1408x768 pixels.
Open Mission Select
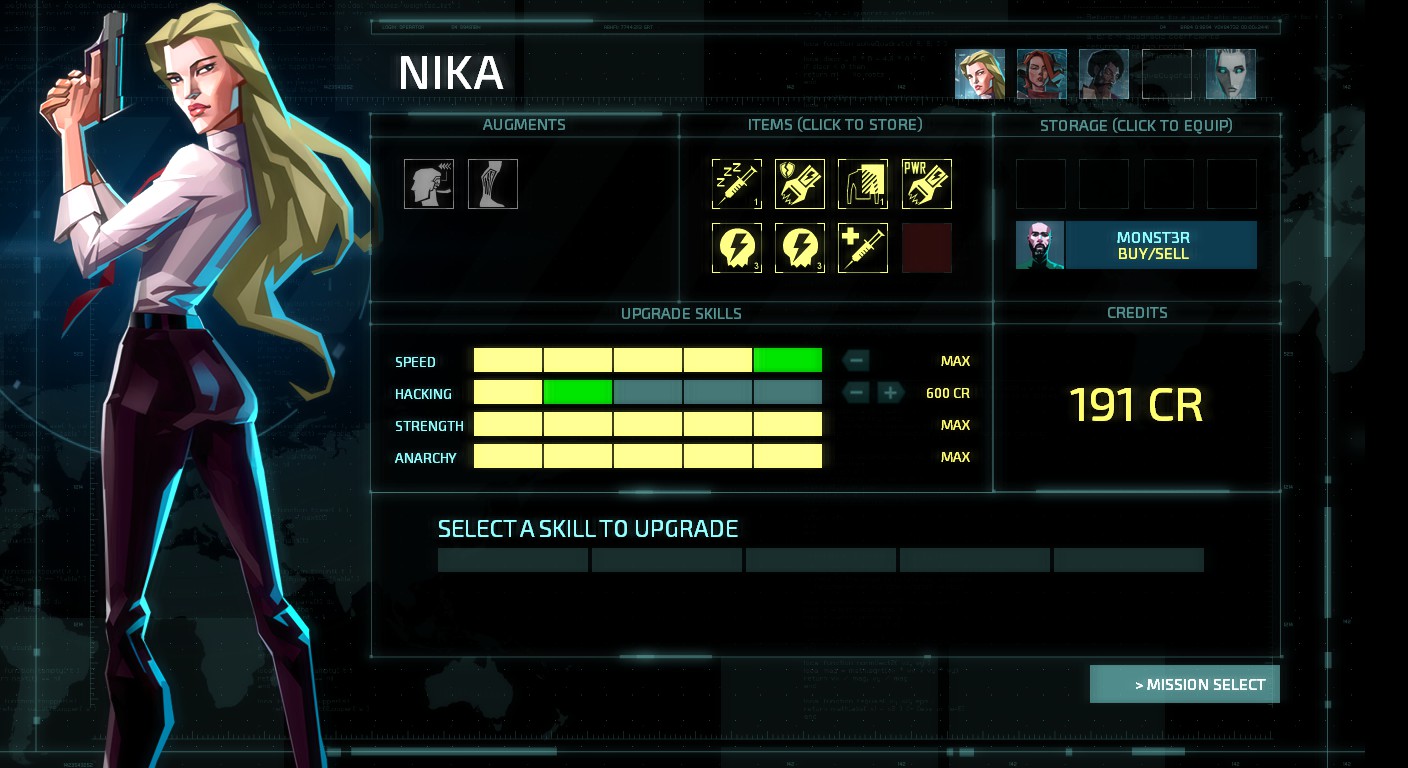pos(1185,685)
